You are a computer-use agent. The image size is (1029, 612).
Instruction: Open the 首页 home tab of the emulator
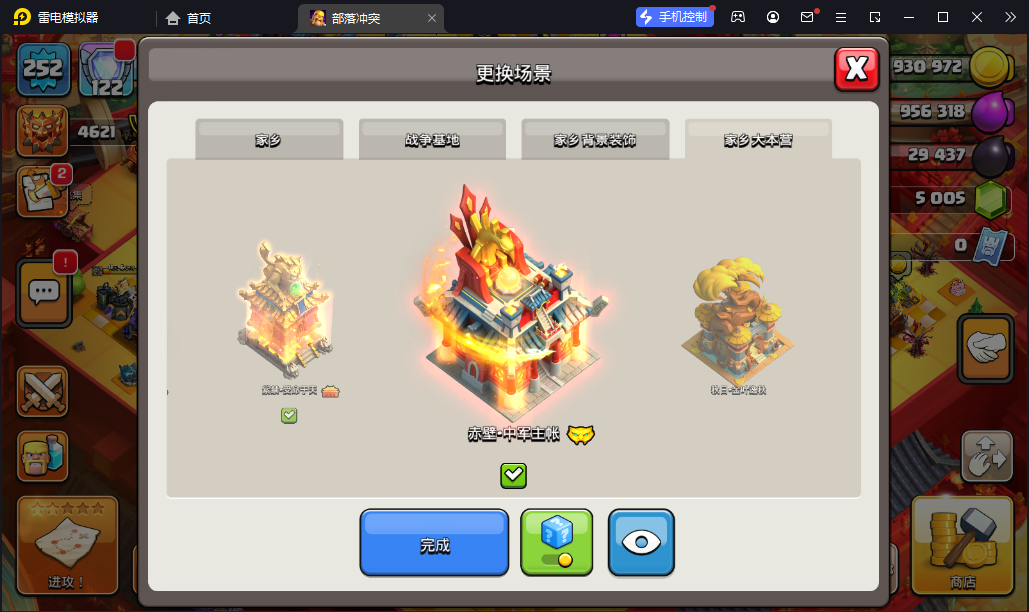189,17
